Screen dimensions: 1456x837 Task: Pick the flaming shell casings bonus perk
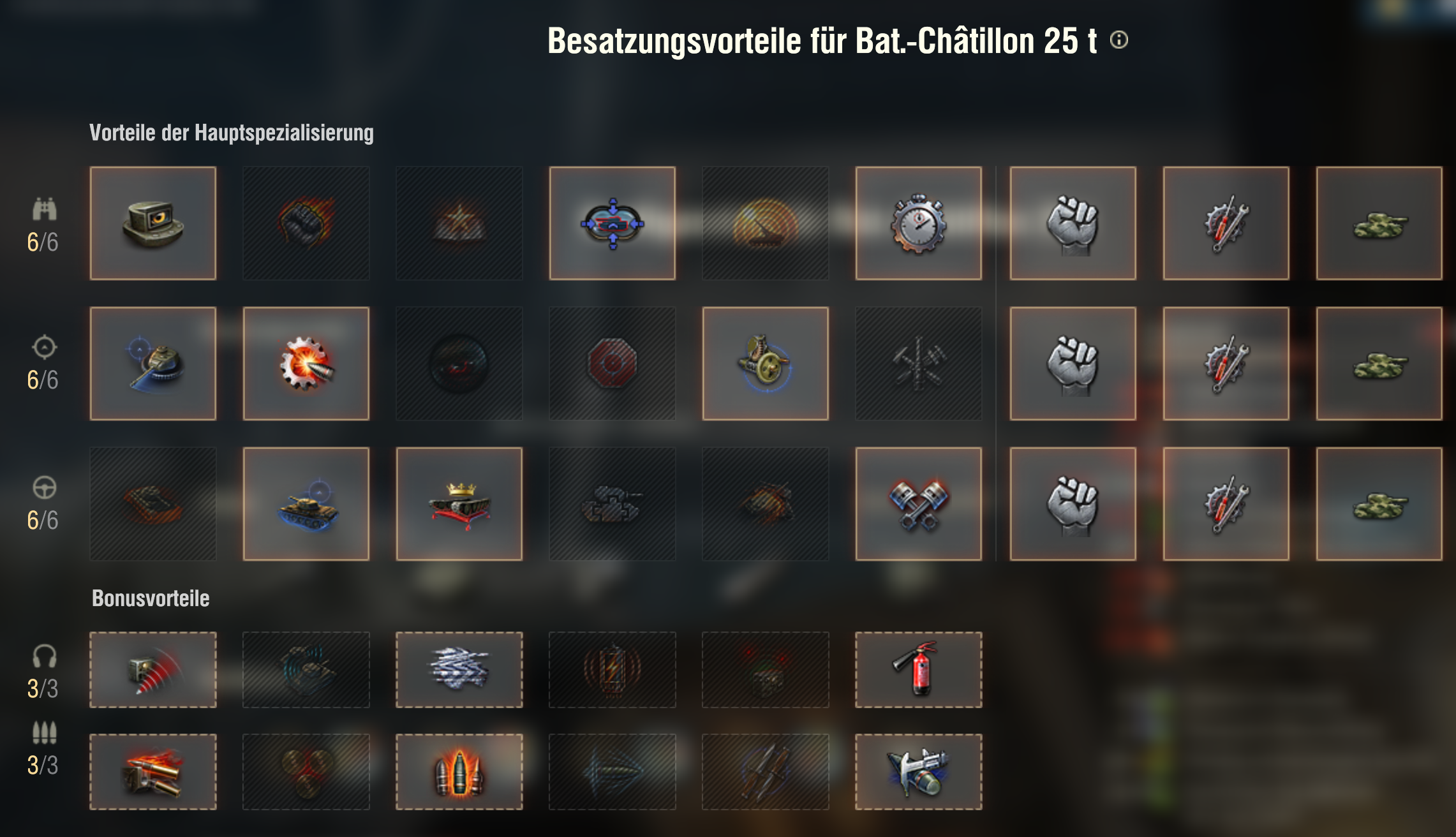[153, 772]
